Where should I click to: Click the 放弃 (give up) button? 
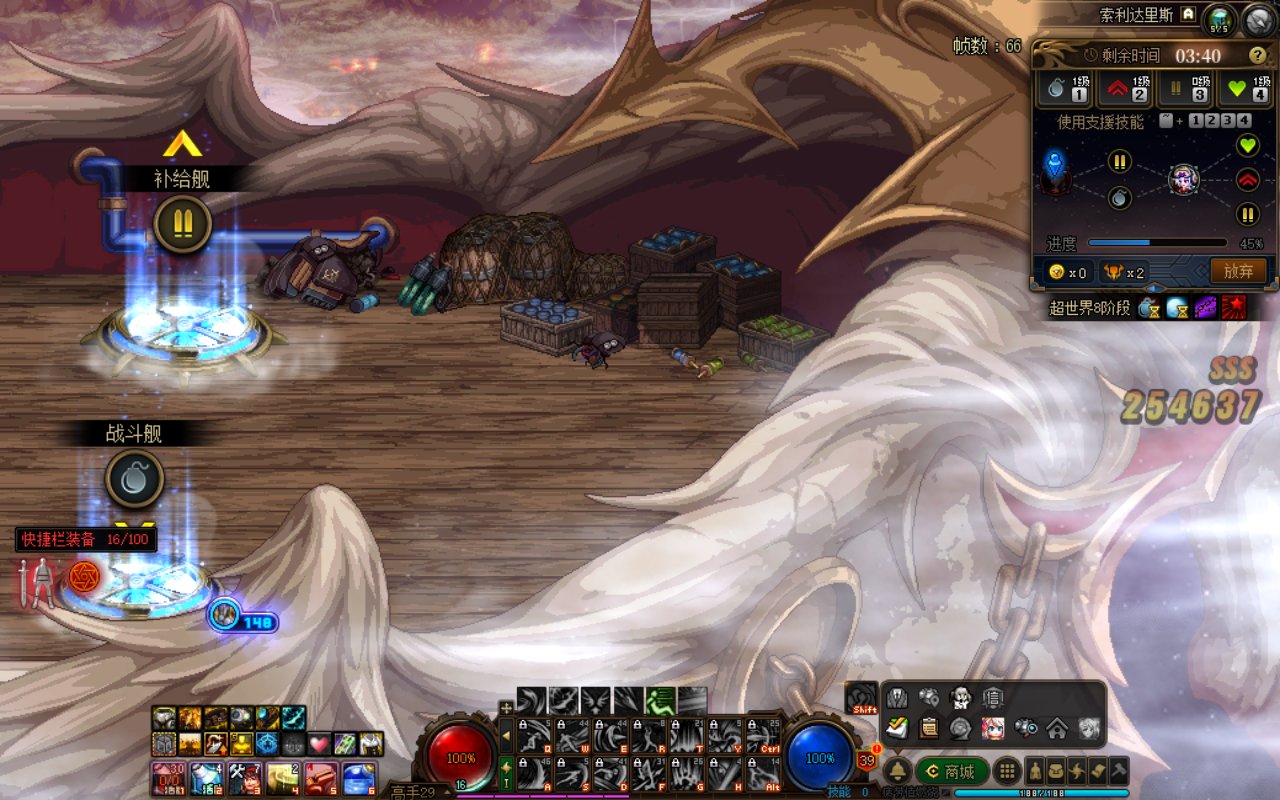[1238, 270]
